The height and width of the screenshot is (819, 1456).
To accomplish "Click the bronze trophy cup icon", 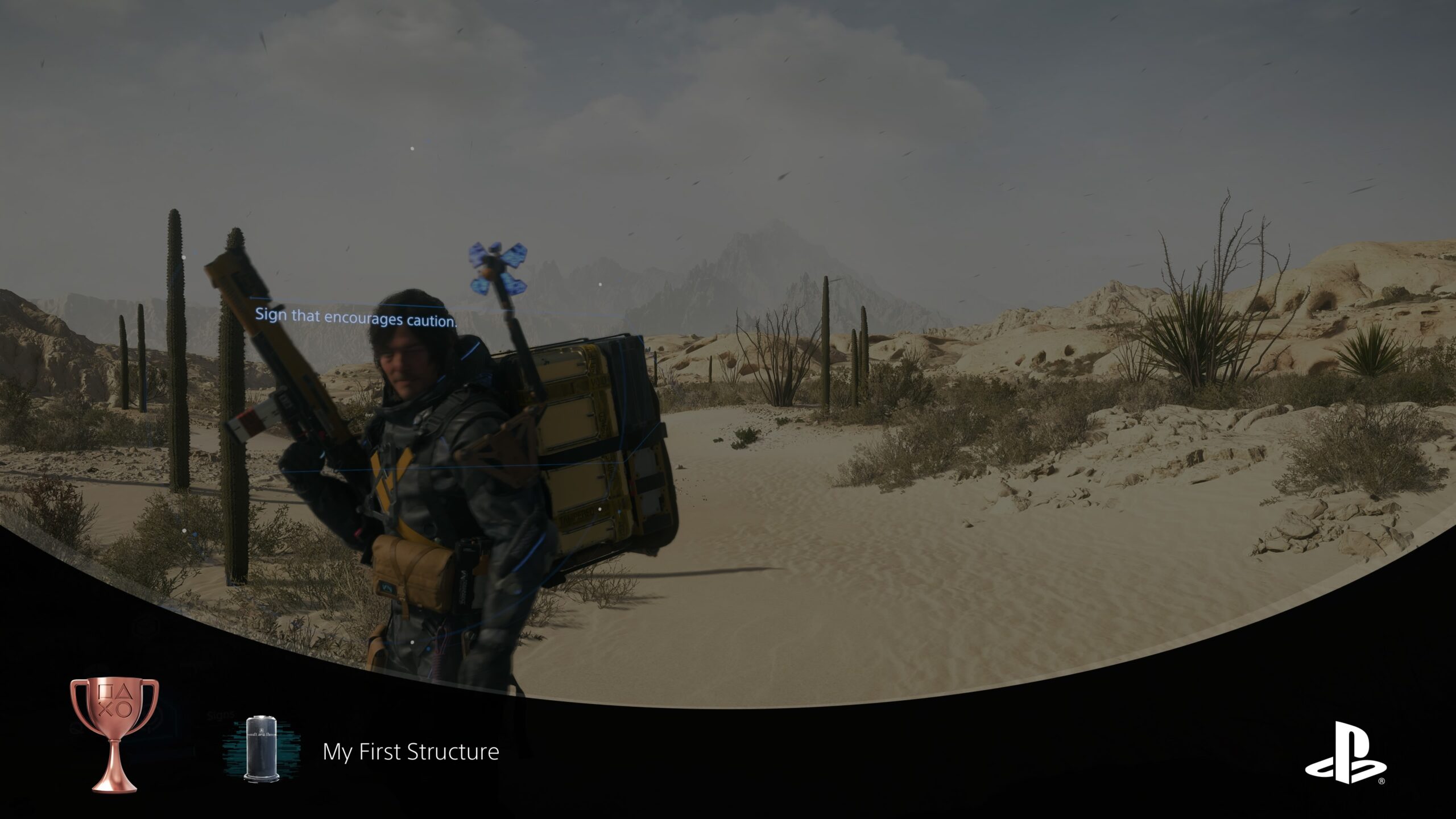I will click(114, 734).
